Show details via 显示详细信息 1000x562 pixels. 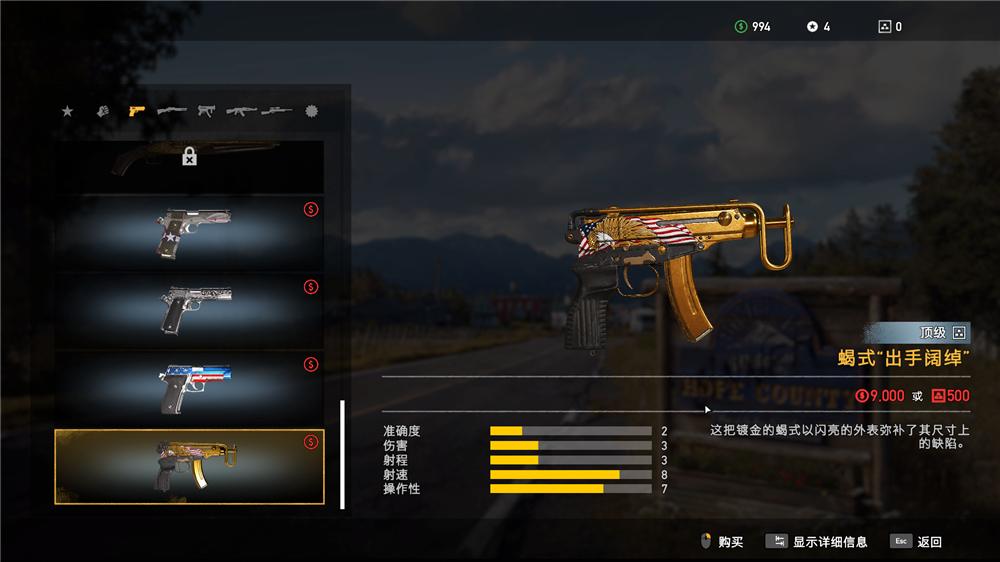click(818, 542)
